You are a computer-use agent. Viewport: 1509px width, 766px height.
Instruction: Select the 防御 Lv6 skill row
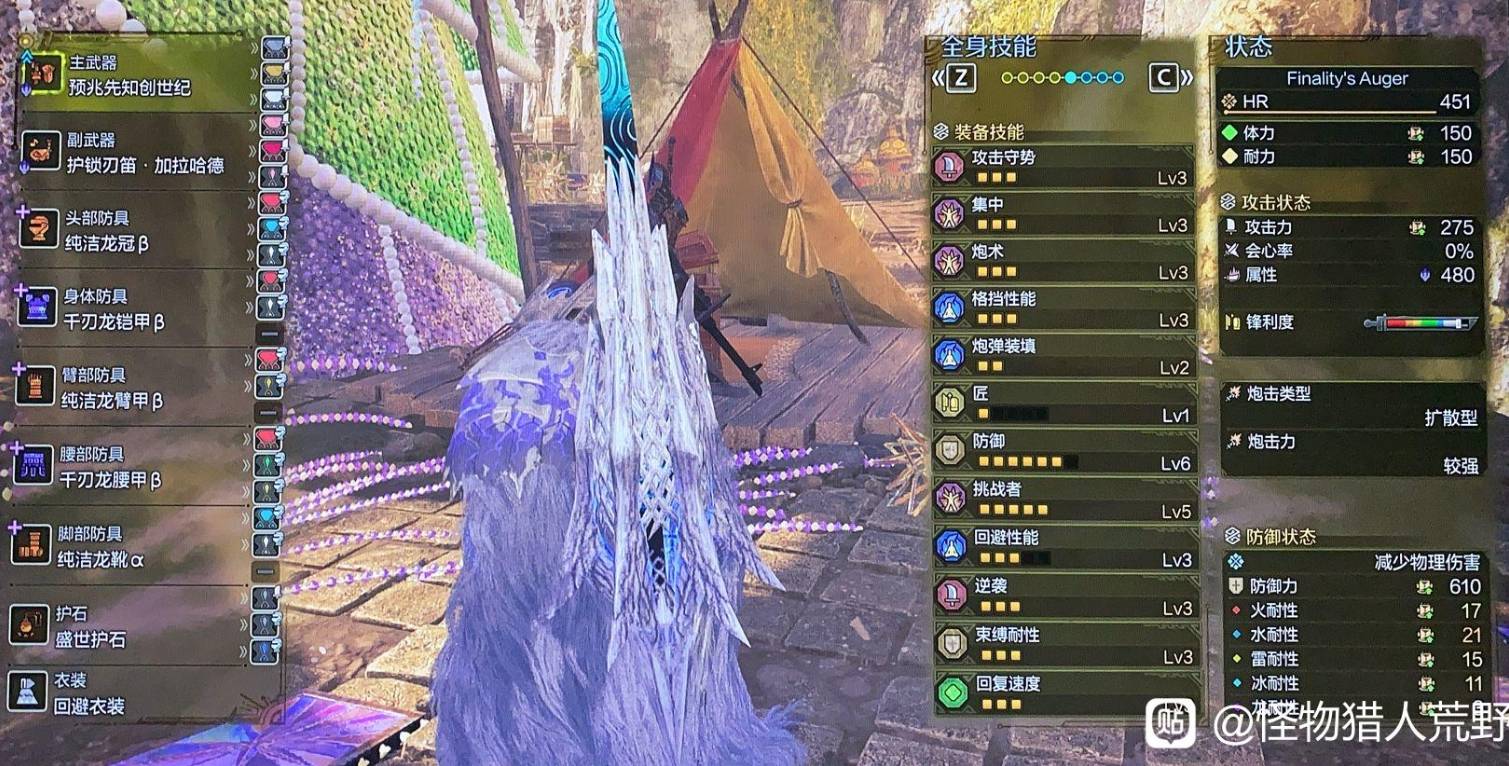point(1064,451)
